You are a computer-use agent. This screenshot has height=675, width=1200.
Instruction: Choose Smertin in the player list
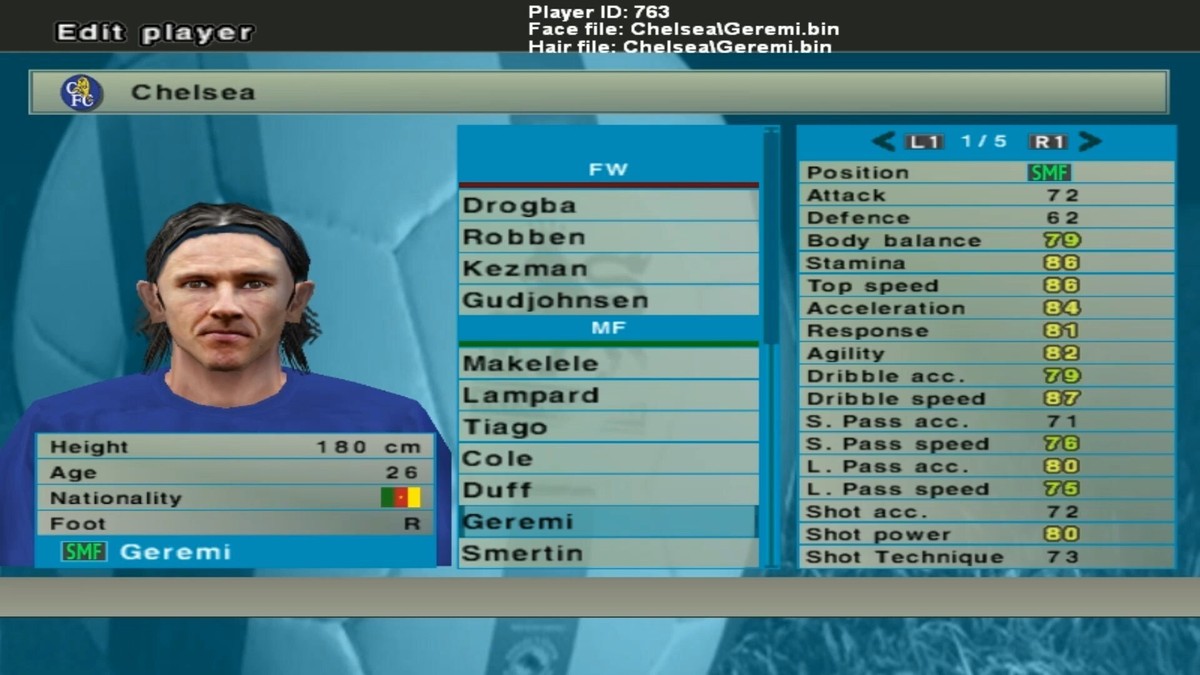point(608,553)
